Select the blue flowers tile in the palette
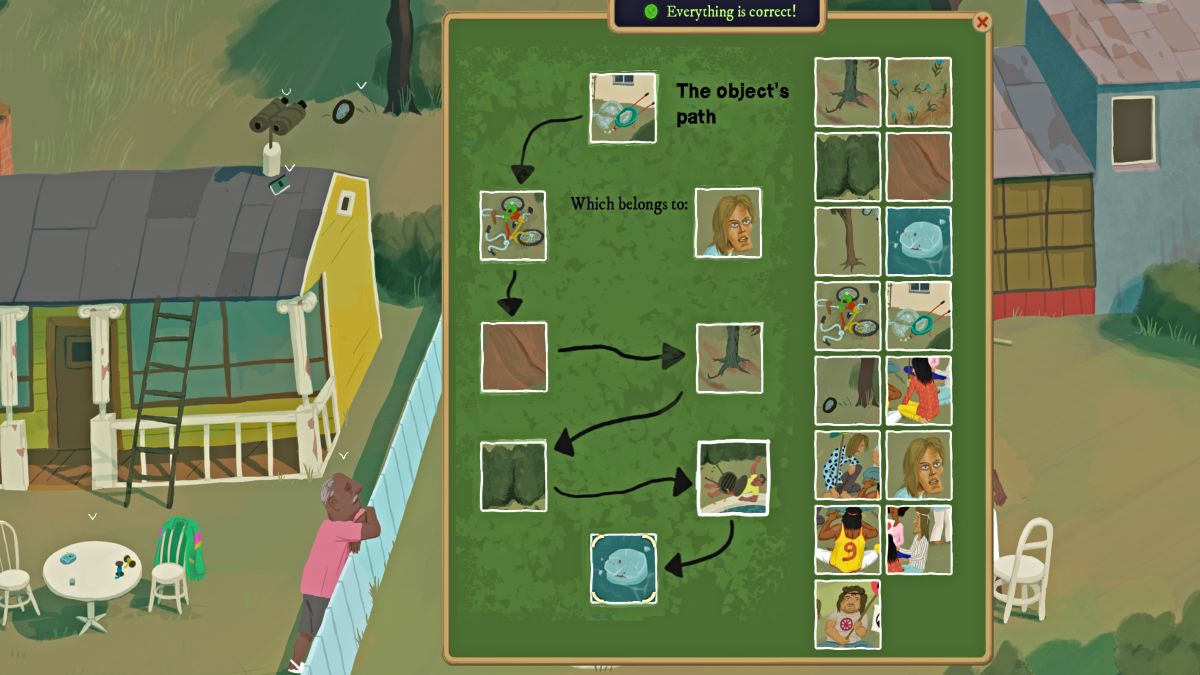The height and width of the screenshot is (675, 1200). (x=918, y=92)
